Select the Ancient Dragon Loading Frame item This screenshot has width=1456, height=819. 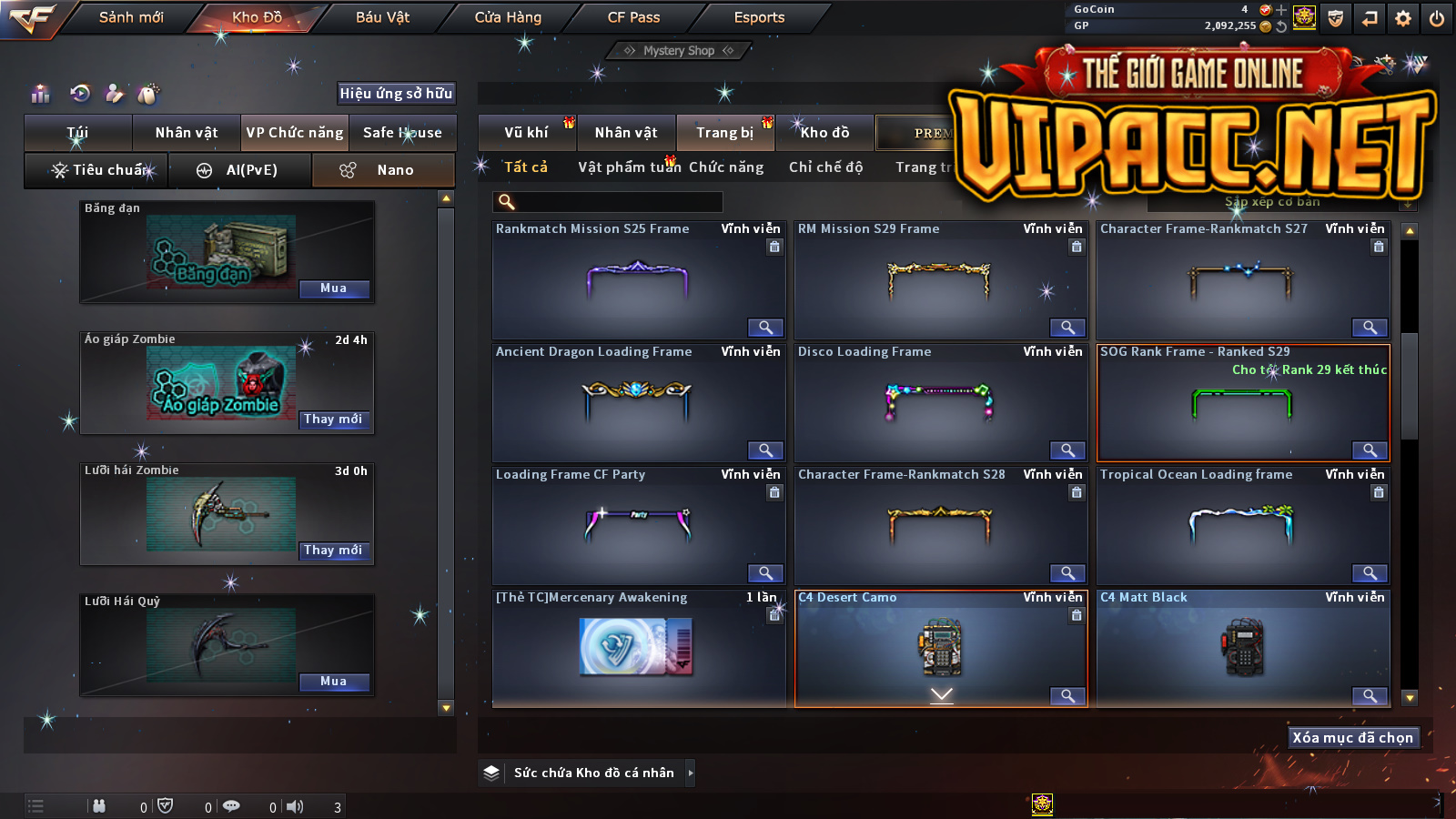coord(637,400)
